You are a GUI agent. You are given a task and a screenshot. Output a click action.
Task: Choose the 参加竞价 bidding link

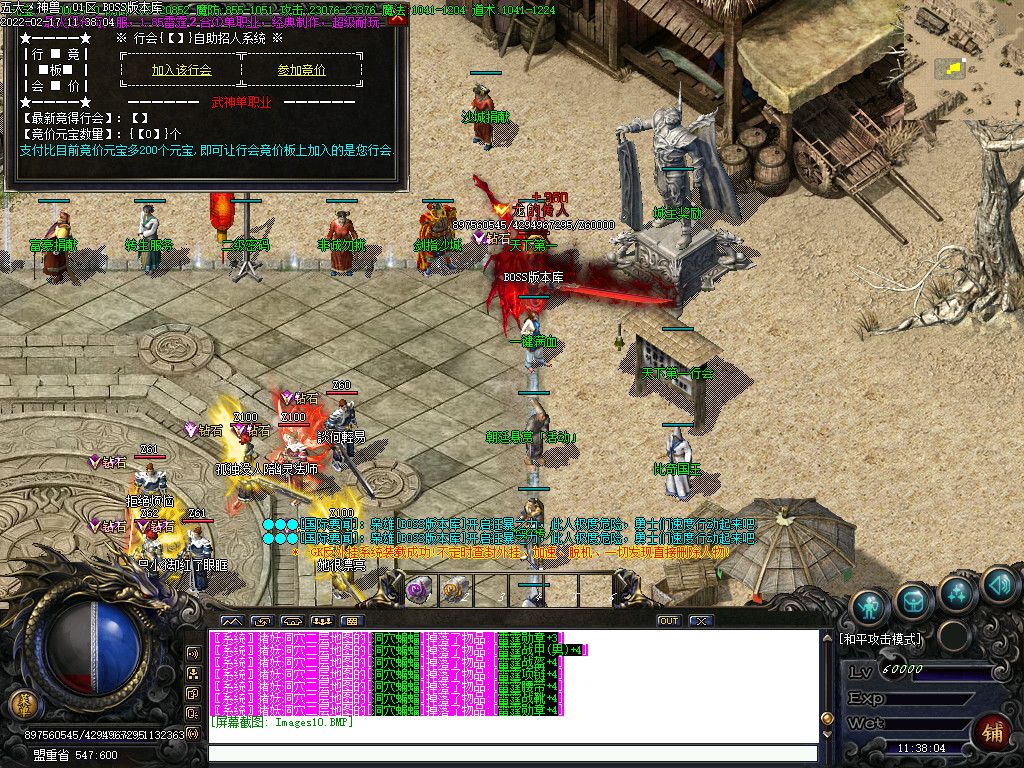pos(301,70)
